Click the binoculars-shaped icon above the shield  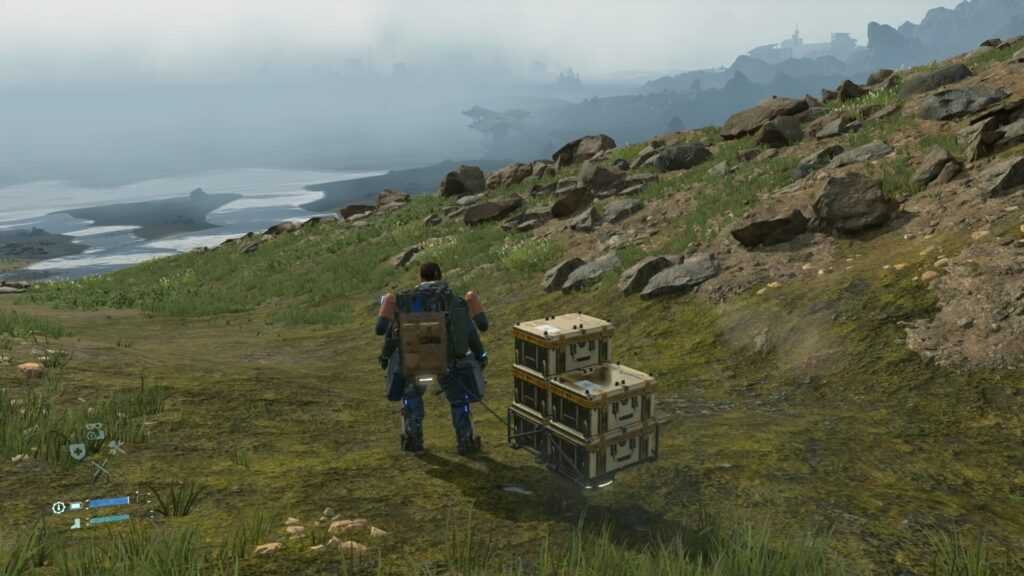[94, 432]
